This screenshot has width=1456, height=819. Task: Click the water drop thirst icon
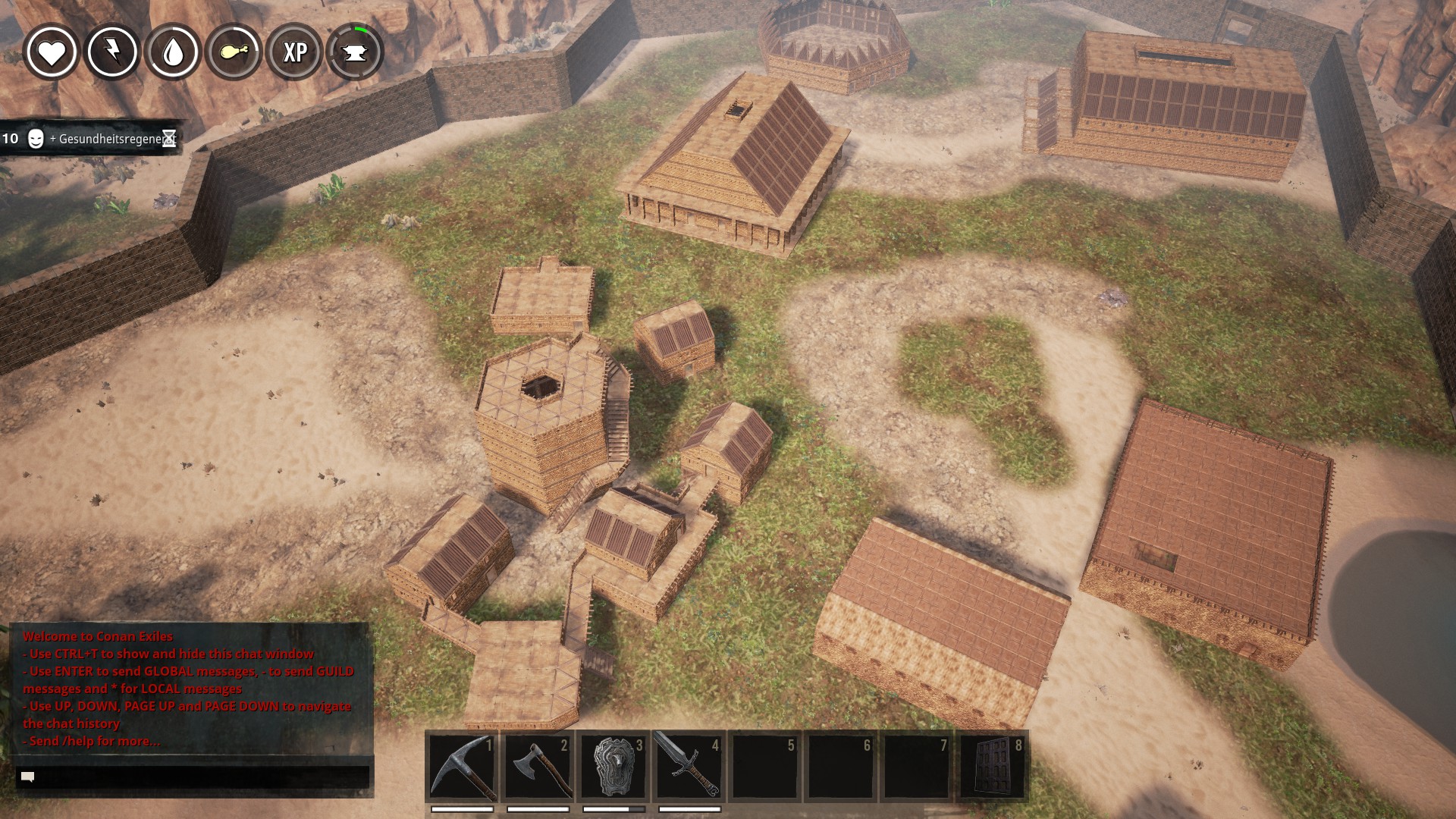pyautogui.click(x=173, y=52)
